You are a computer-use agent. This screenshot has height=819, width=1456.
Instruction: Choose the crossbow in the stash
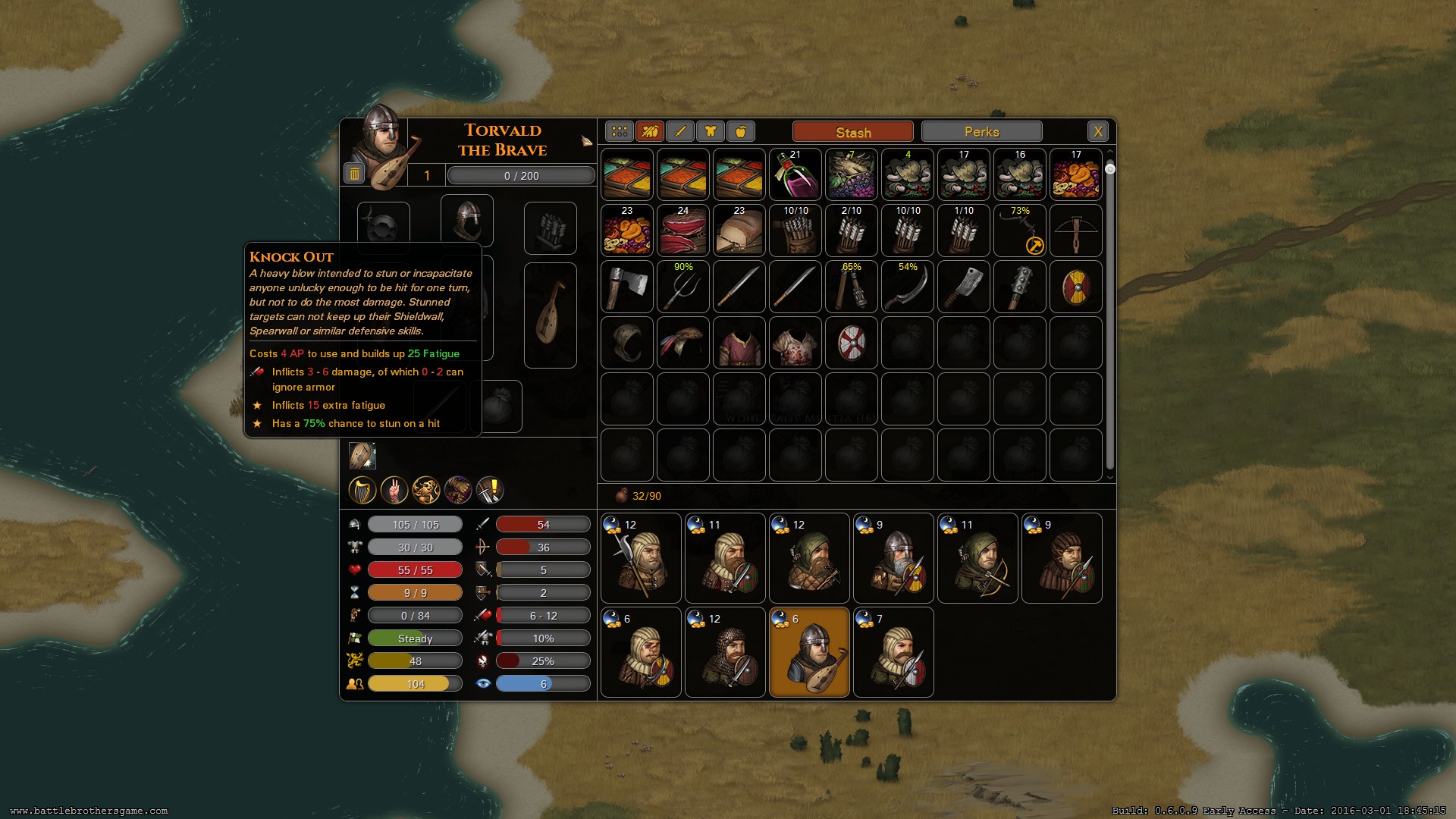pyautogui.click(x=1075, y=231)
